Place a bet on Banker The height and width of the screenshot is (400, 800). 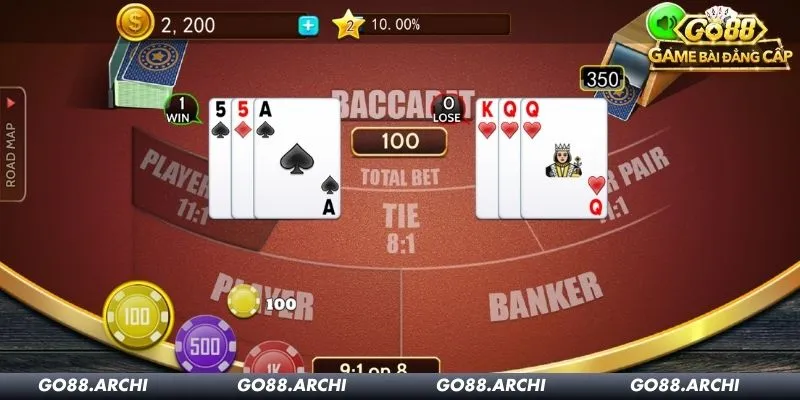pos(545,293)
